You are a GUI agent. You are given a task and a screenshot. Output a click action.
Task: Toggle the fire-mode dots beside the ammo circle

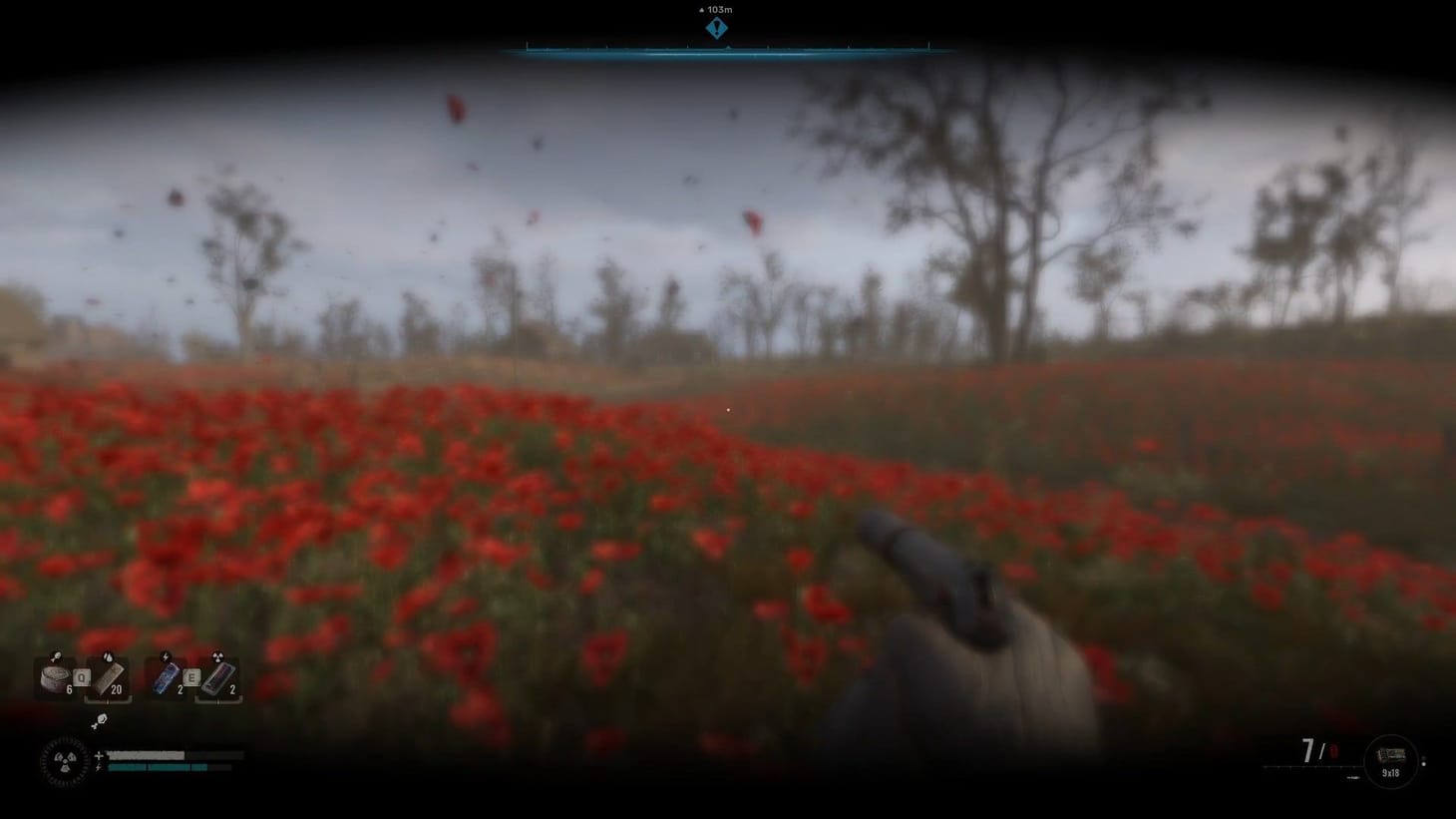click(x=1424, y=760)
